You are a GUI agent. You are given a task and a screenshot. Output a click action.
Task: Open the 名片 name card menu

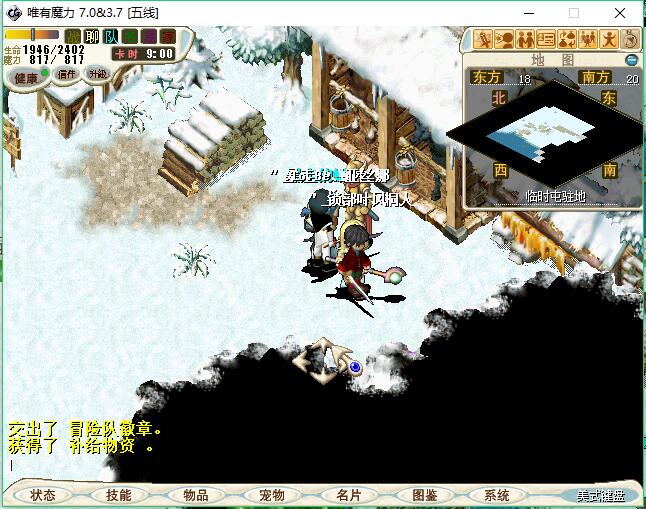click(x=348, y=495)
